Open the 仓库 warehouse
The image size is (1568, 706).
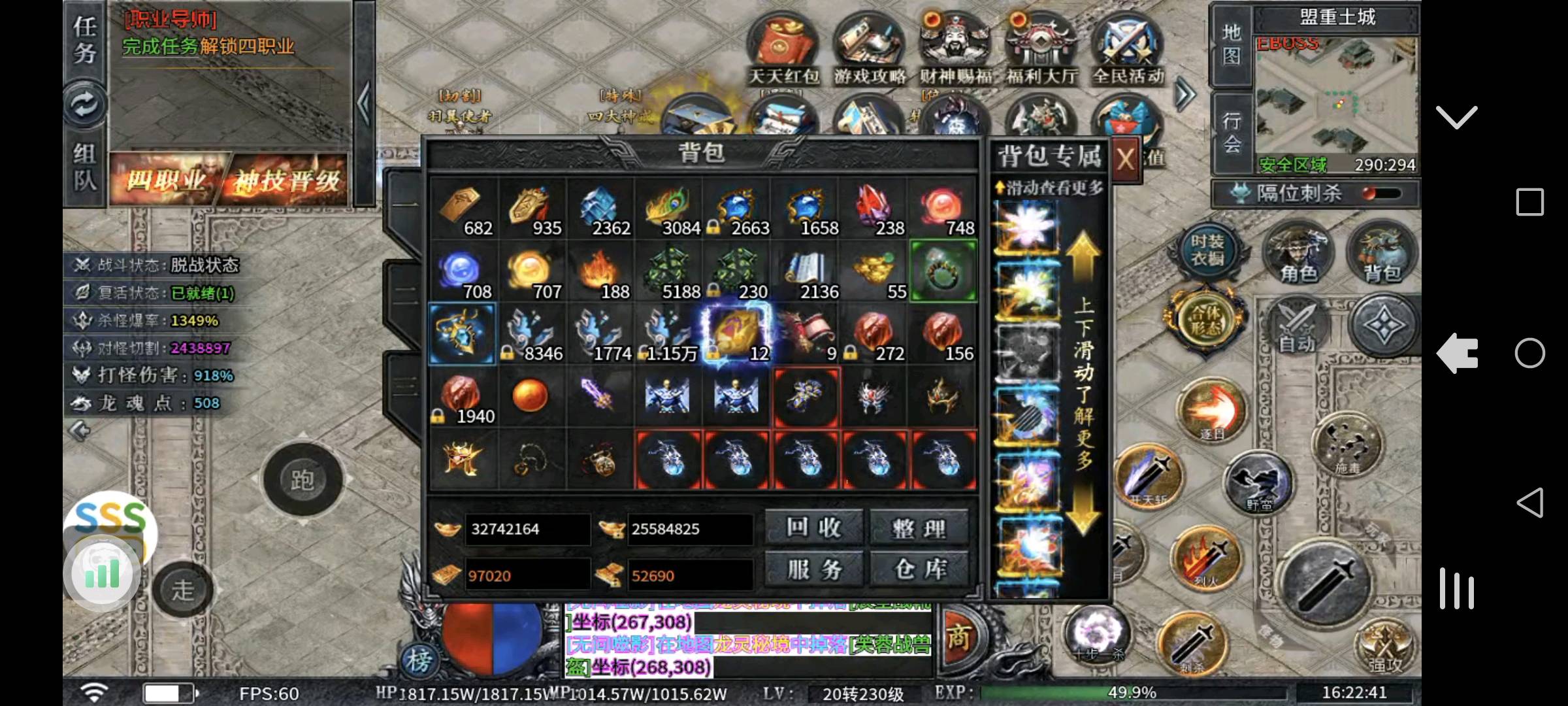pyautogui.click(x=919, y=569)
